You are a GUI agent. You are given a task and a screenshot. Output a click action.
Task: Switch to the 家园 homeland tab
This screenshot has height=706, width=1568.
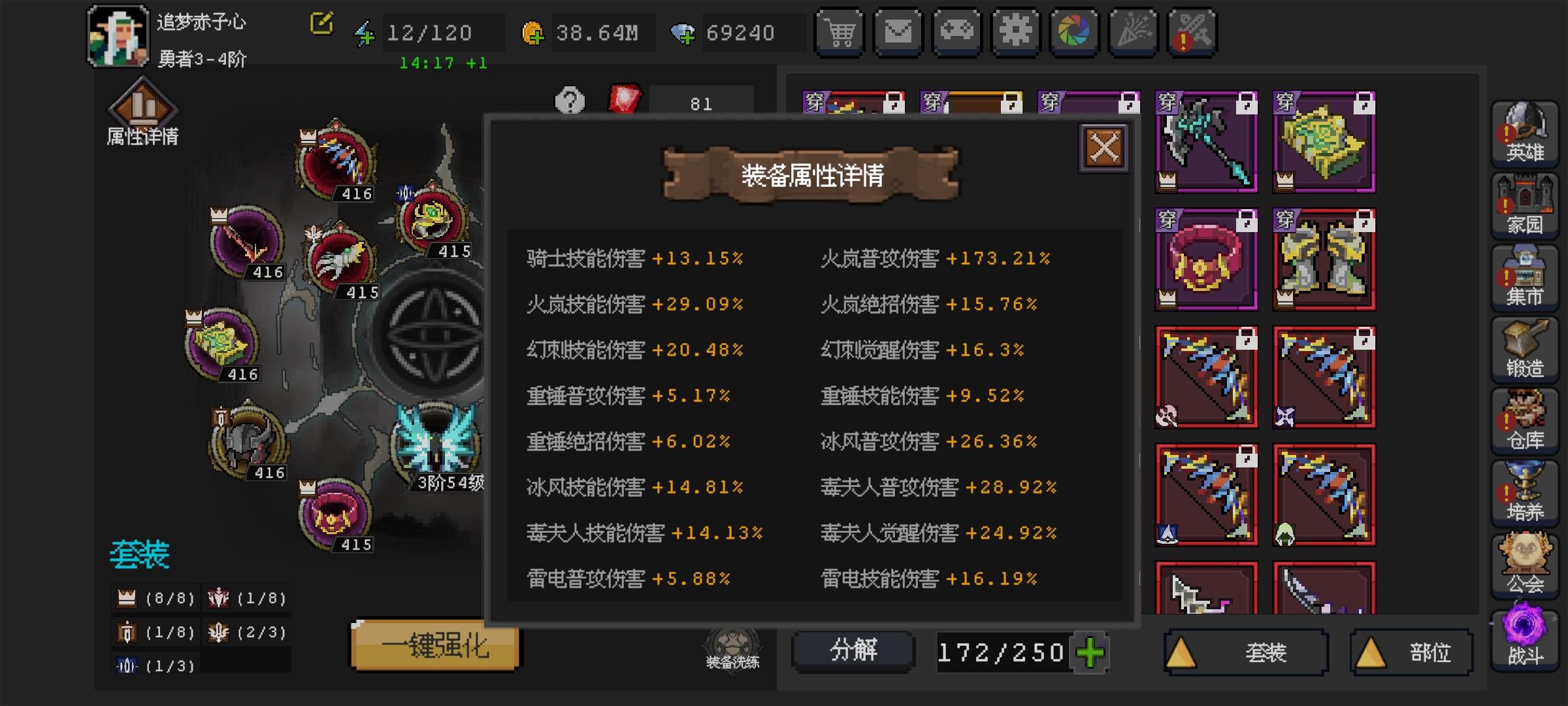tap(1525, 206)
